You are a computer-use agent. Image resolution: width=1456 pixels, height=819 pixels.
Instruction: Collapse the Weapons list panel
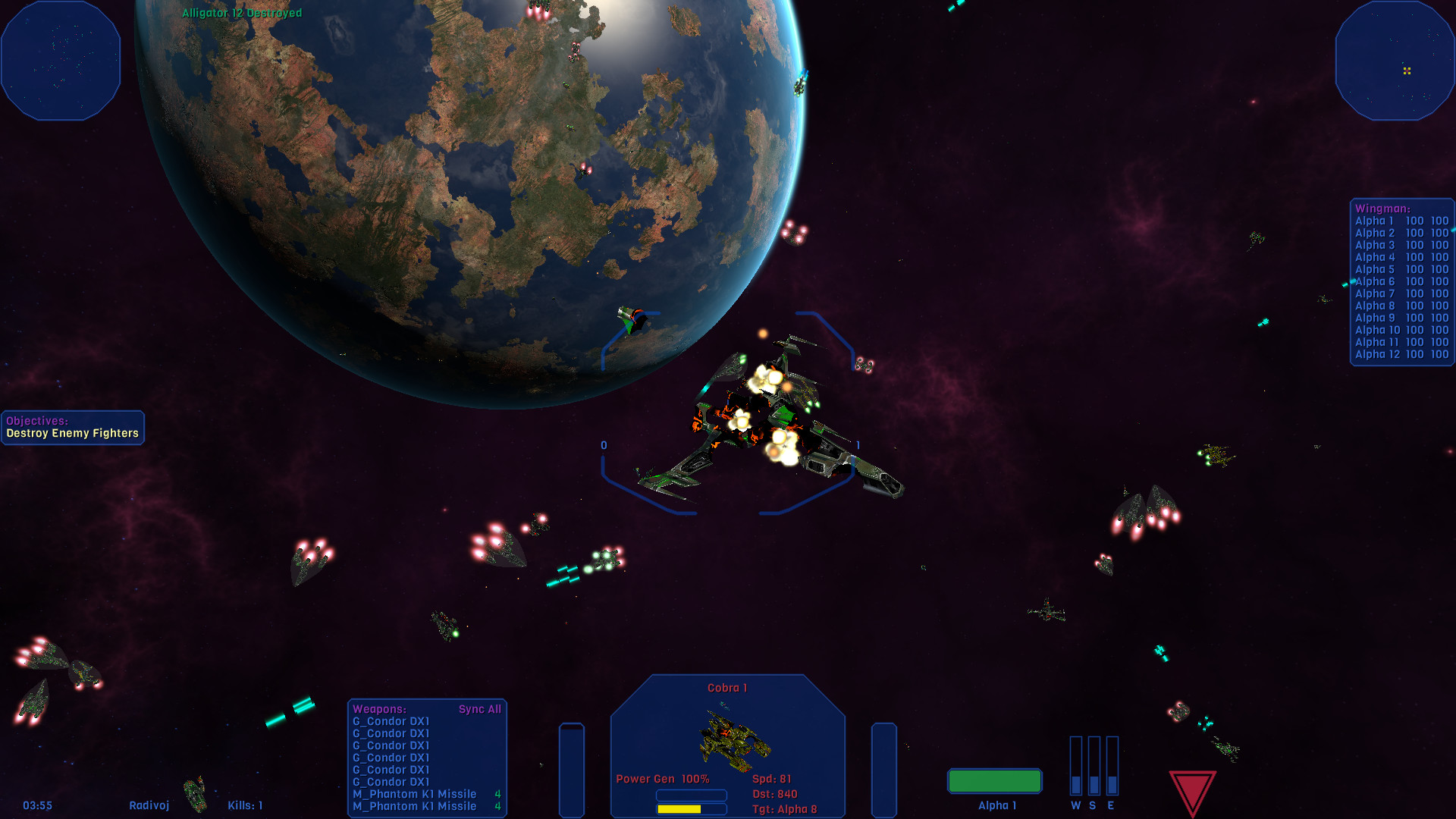pyautogui.click(x=378, y=709)
